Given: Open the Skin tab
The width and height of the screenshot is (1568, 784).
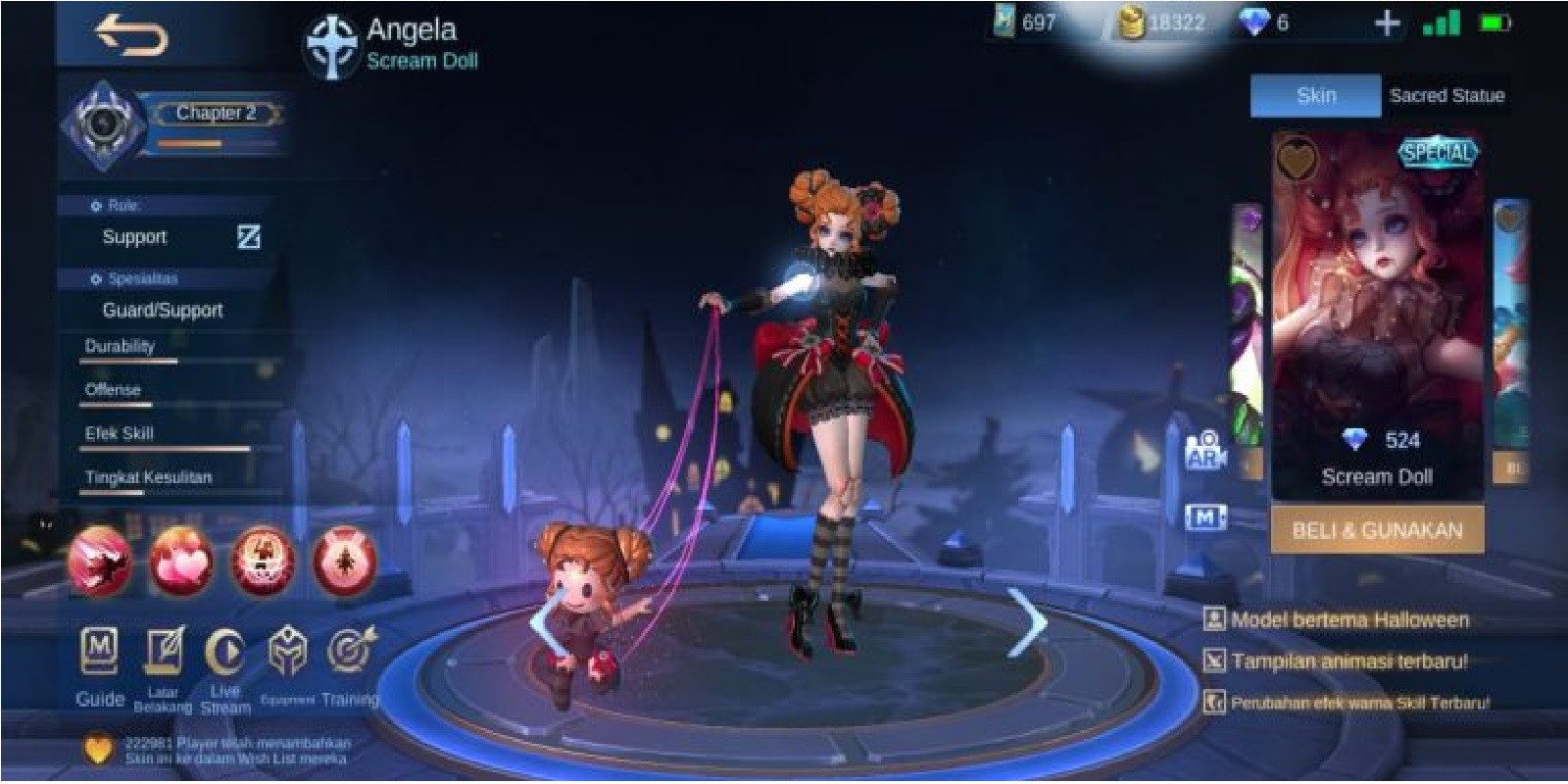Looking at the screenshot, I should (1317, 96).
